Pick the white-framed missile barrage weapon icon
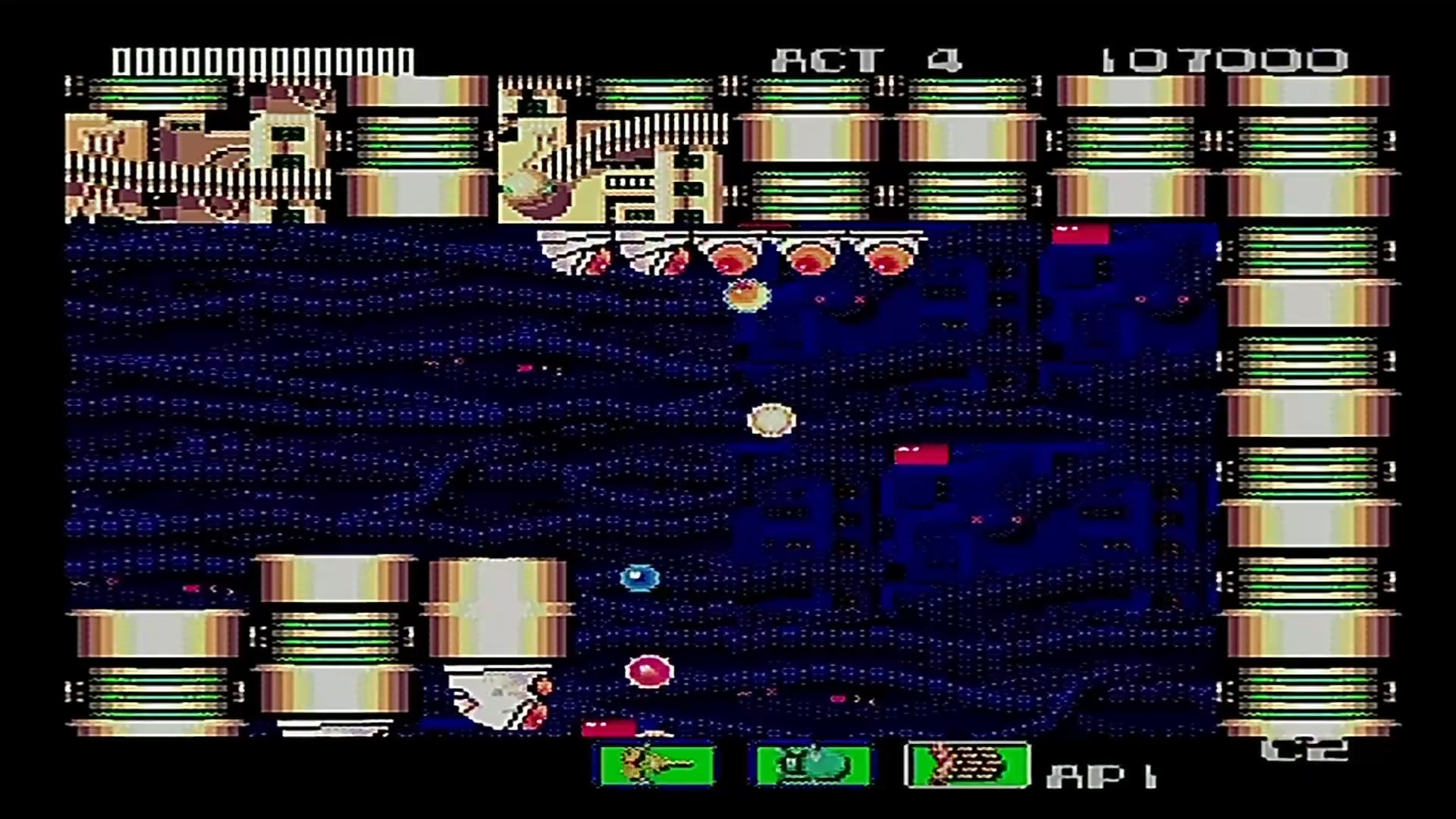 [968, 765]
